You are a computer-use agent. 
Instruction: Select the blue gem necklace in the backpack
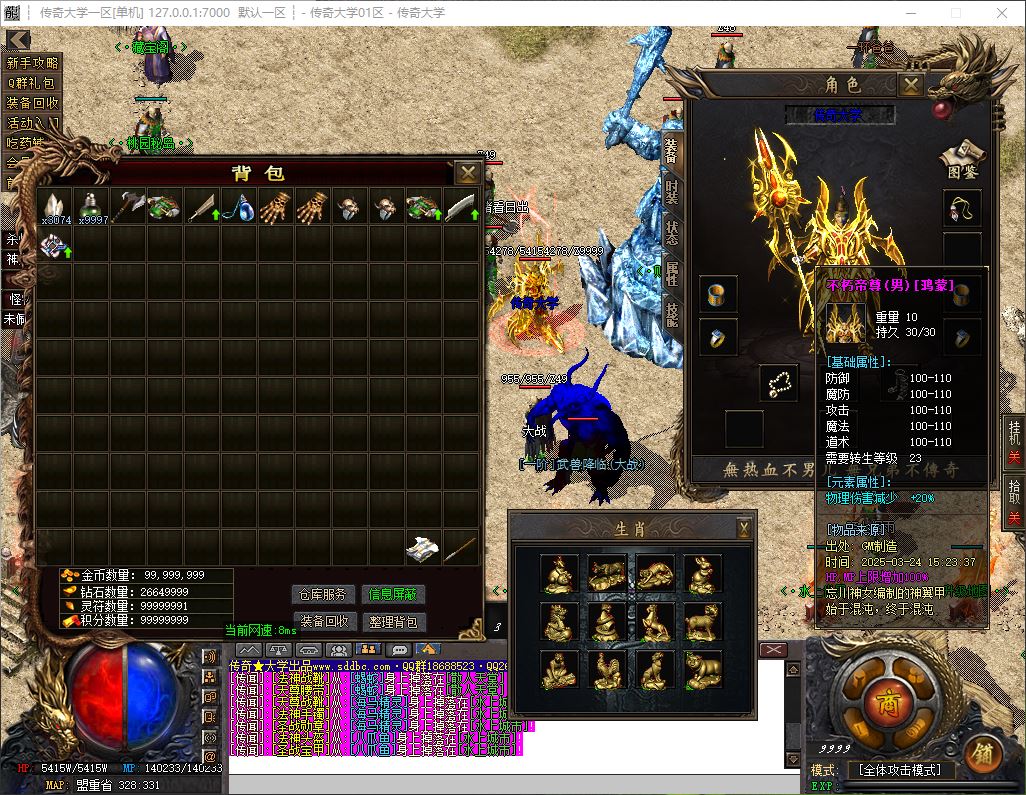pos(240,207)
